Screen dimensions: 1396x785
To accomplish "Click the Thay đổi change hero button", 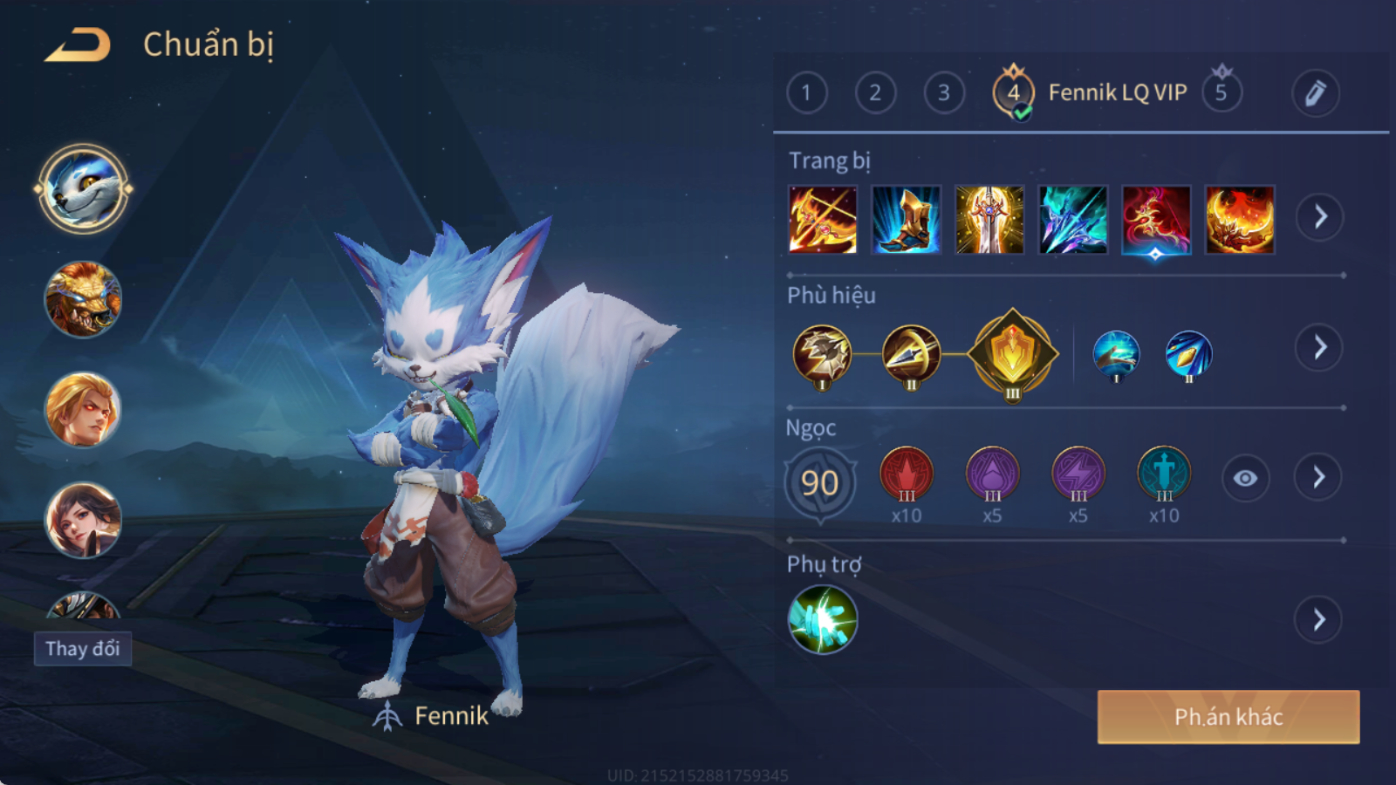I will point(83,649).
